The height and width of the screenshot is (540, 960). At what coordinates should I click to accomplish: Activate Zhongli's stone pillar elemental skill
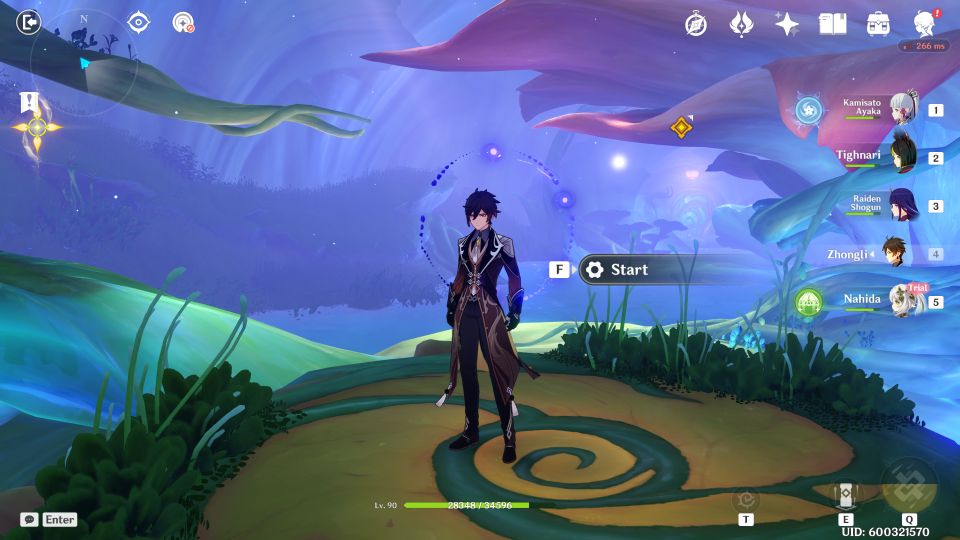[x=845, y=493]
